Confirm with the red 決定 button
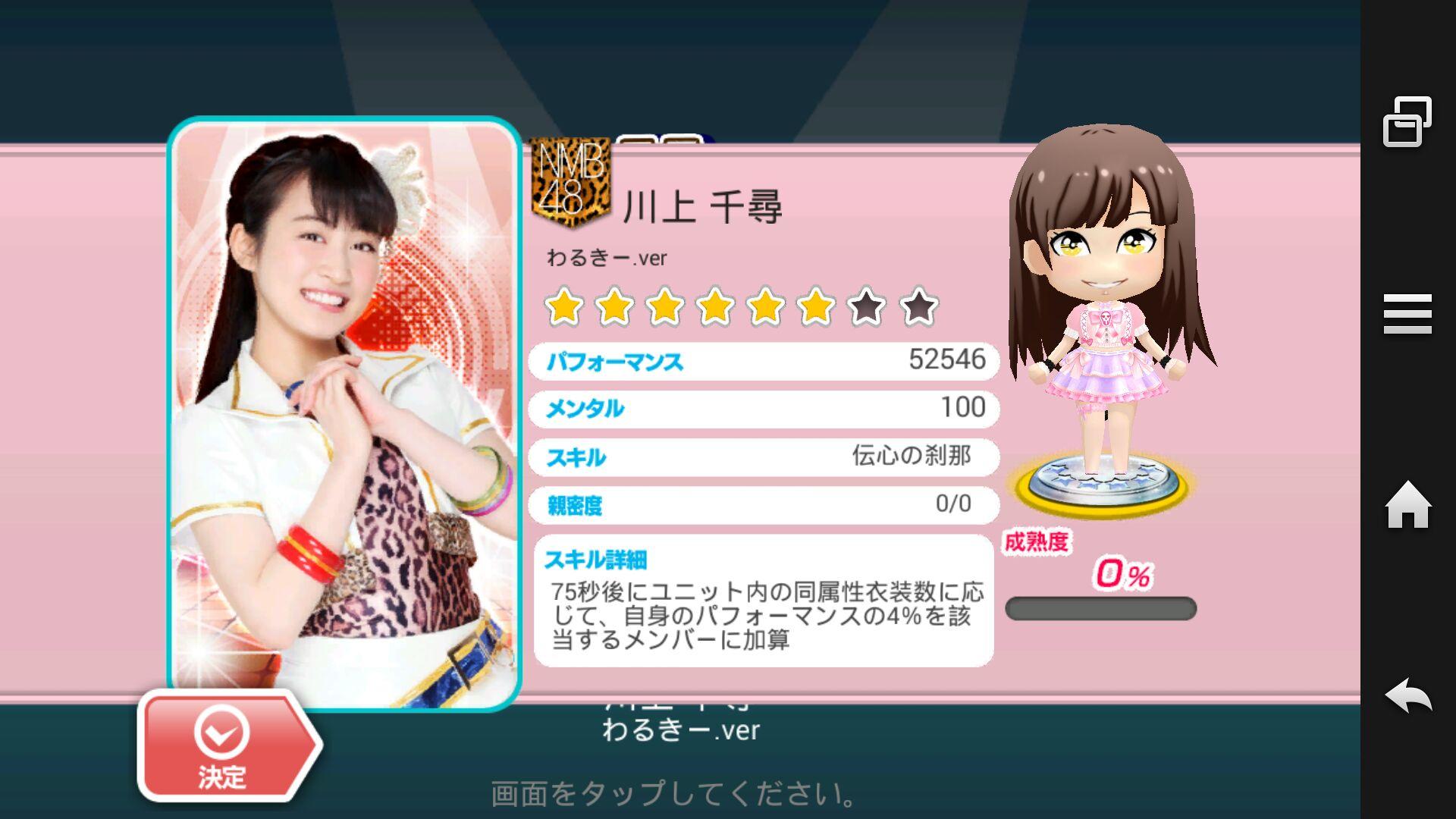 tap(224, 747)
